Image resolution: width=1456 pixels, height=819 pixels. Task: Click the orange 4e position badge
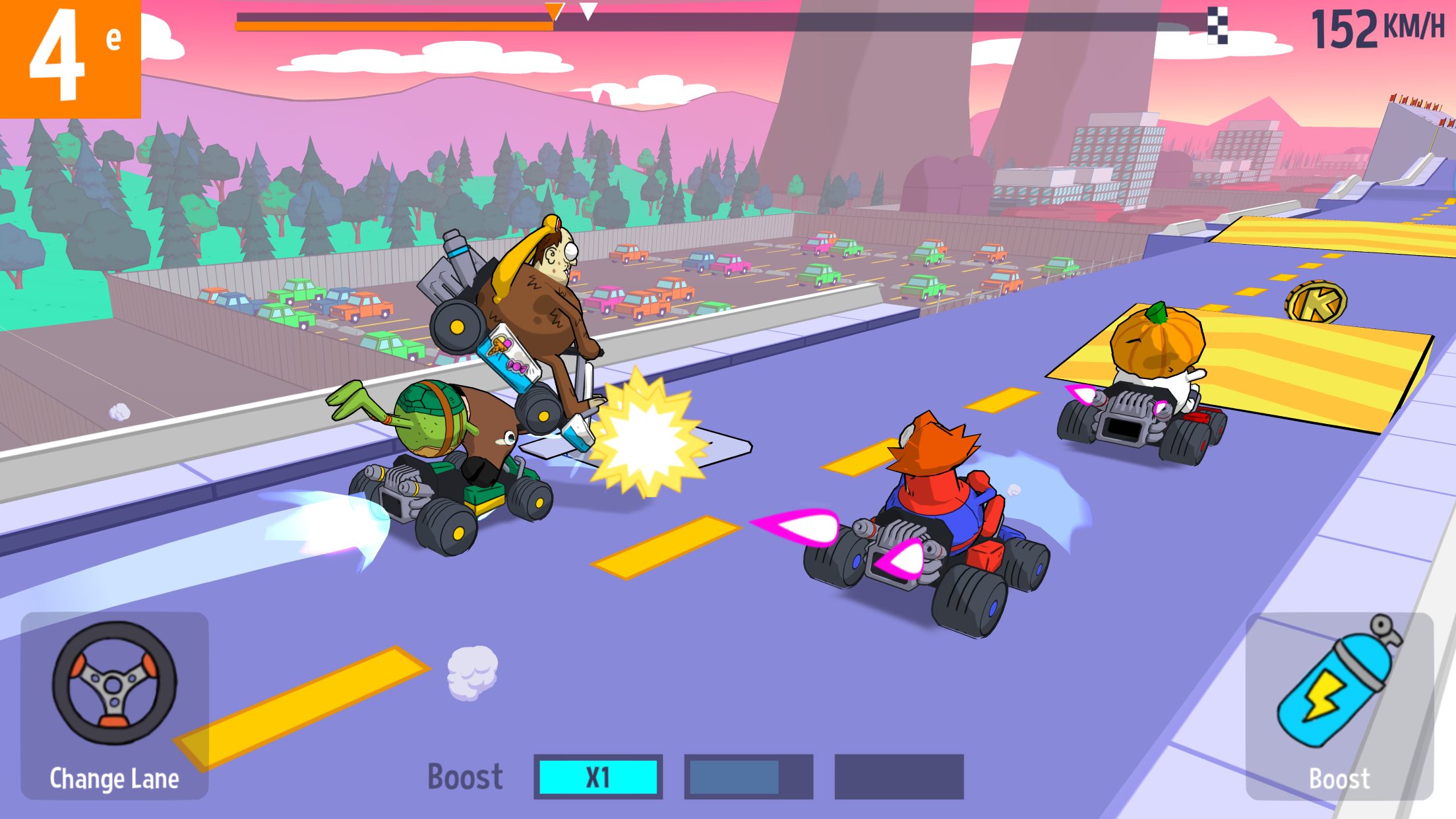coord(69,59)
